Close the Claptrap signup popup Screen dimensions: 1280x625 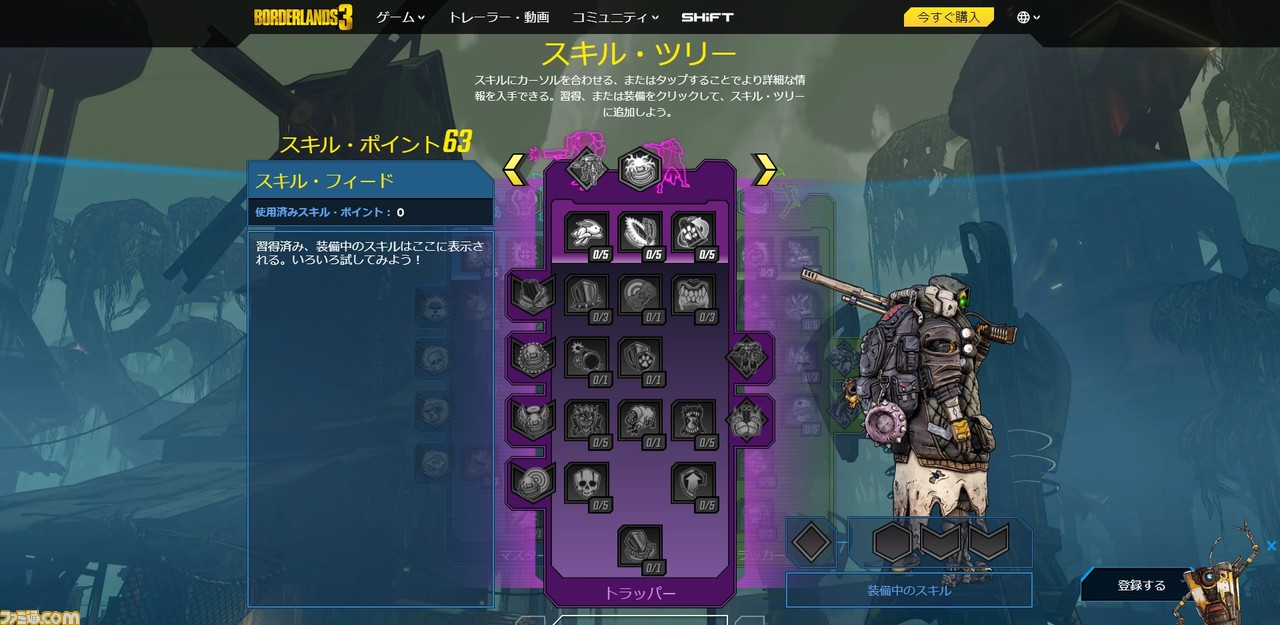[x=1271, y=546]
